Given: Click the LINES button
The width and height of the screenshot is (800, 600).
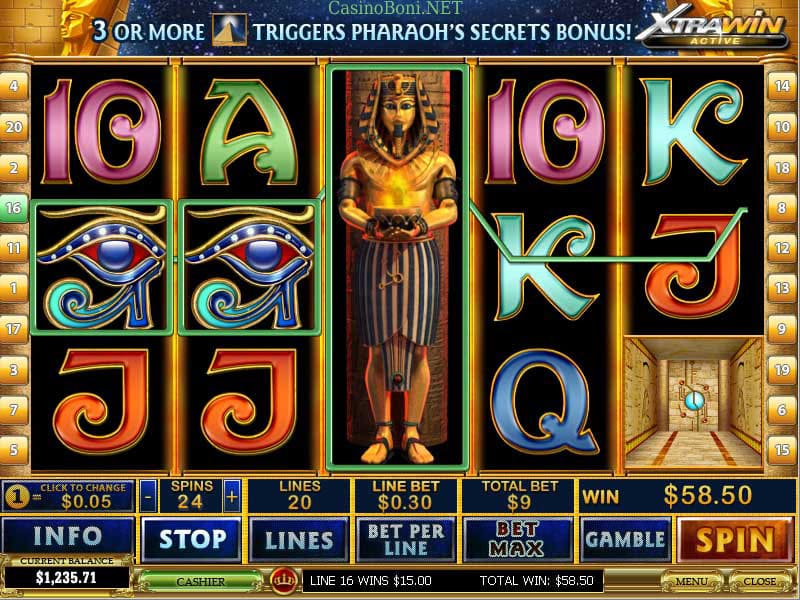Looking at the screenshot, I should (x=299, y=539).
